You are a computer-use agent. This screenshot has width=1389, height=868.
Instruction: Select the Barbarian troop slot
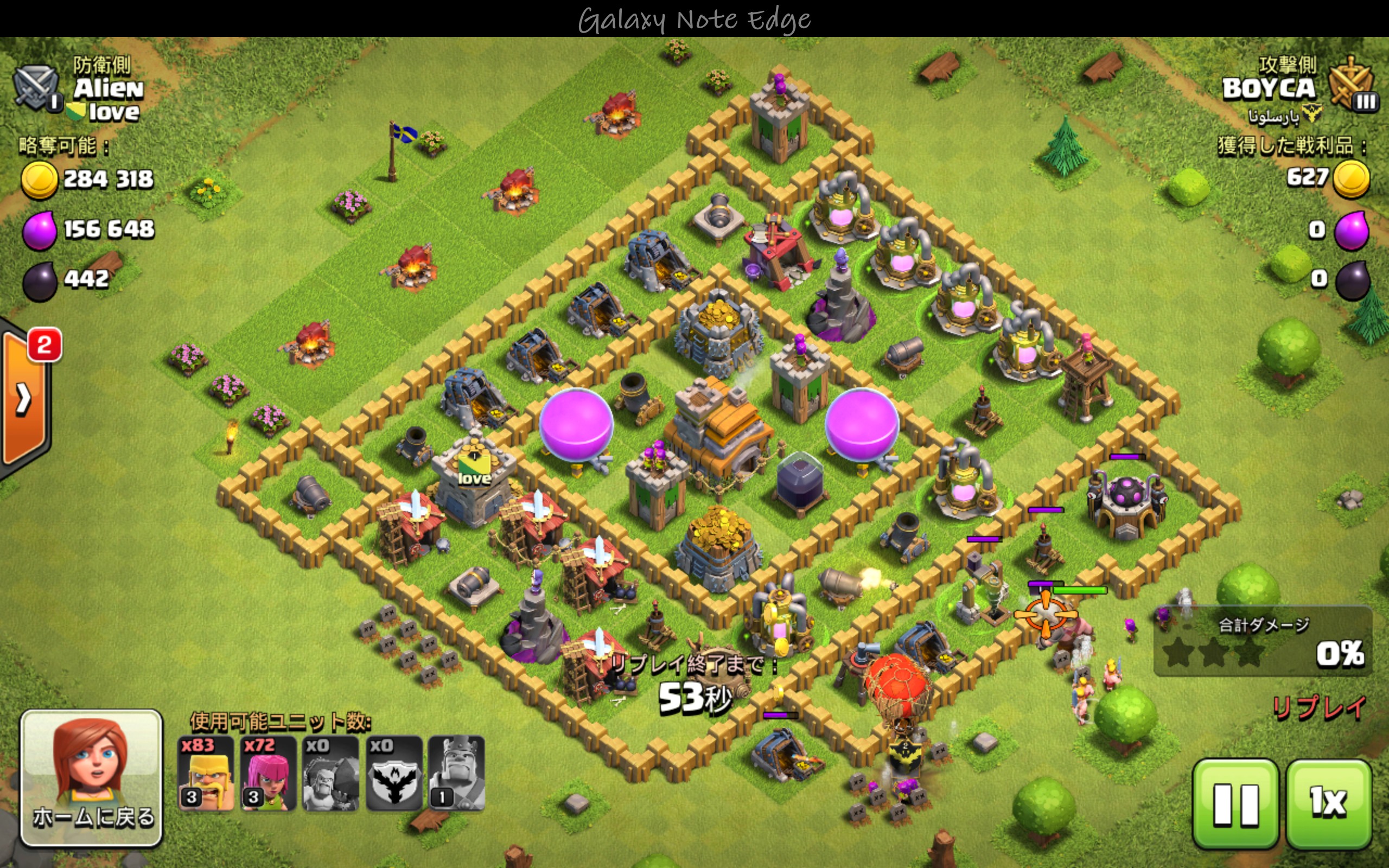click(x=206, y=773)
